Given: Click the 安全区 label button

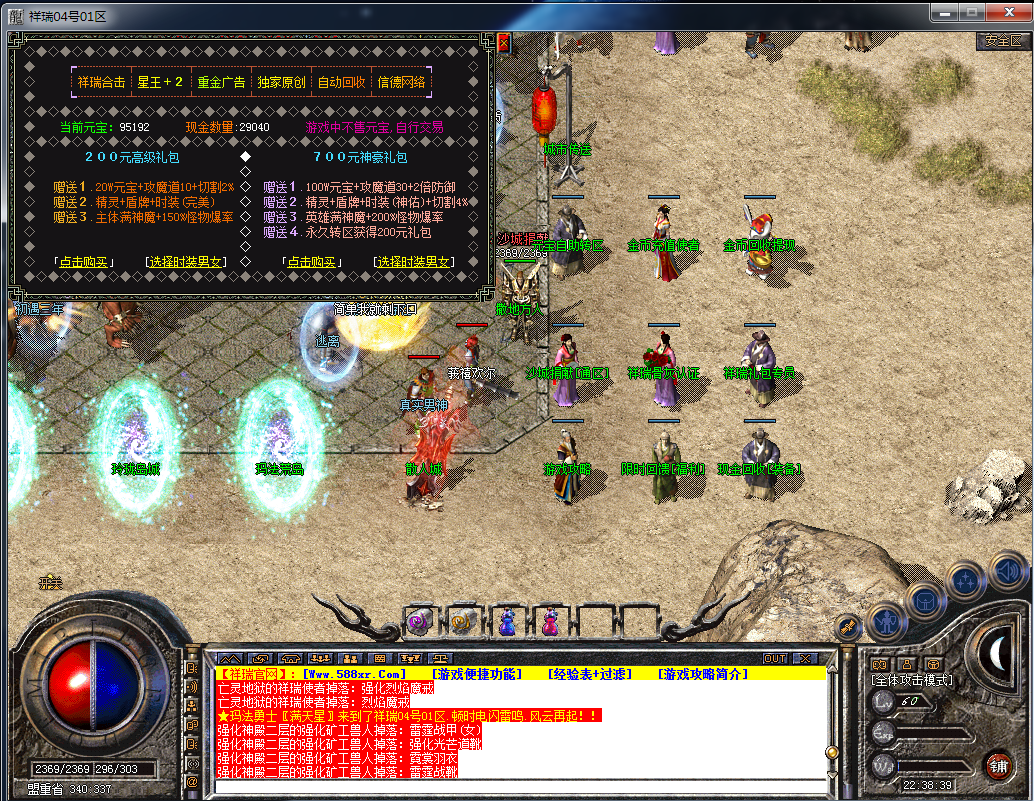Looking at the screenshot, I should pyautogui.click(x=1002, y=41).
